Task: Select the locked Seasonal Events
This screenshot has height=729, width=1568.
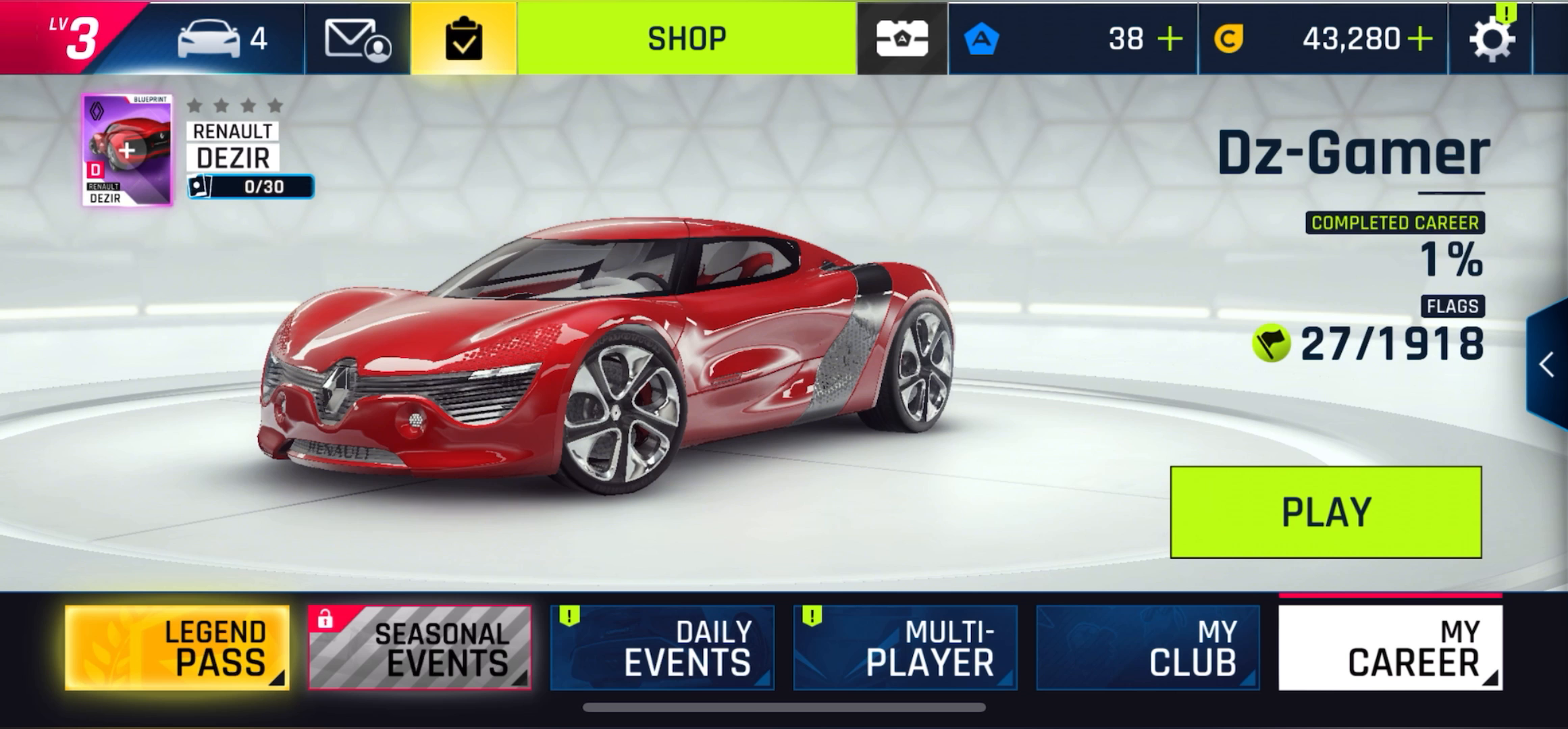Action: point(420,648)
